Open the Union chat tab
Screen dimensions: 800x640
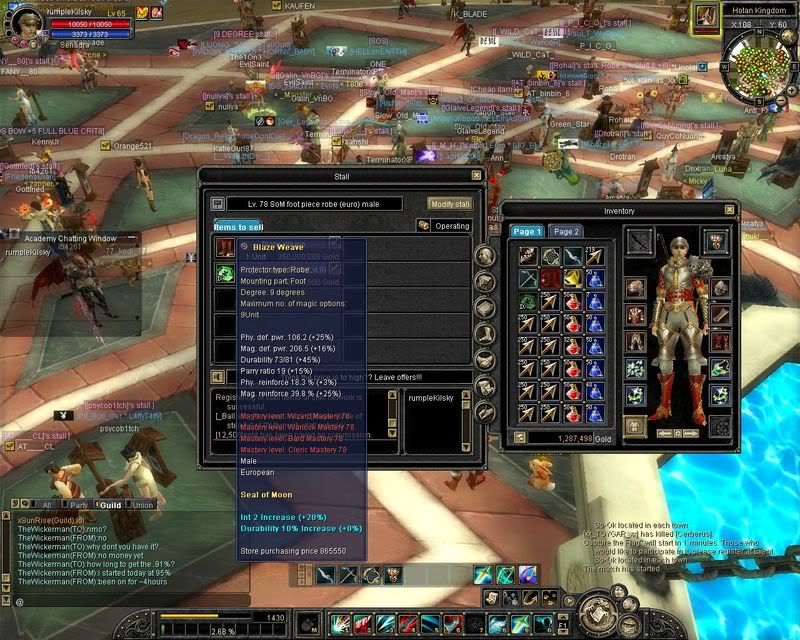[142, 505]
